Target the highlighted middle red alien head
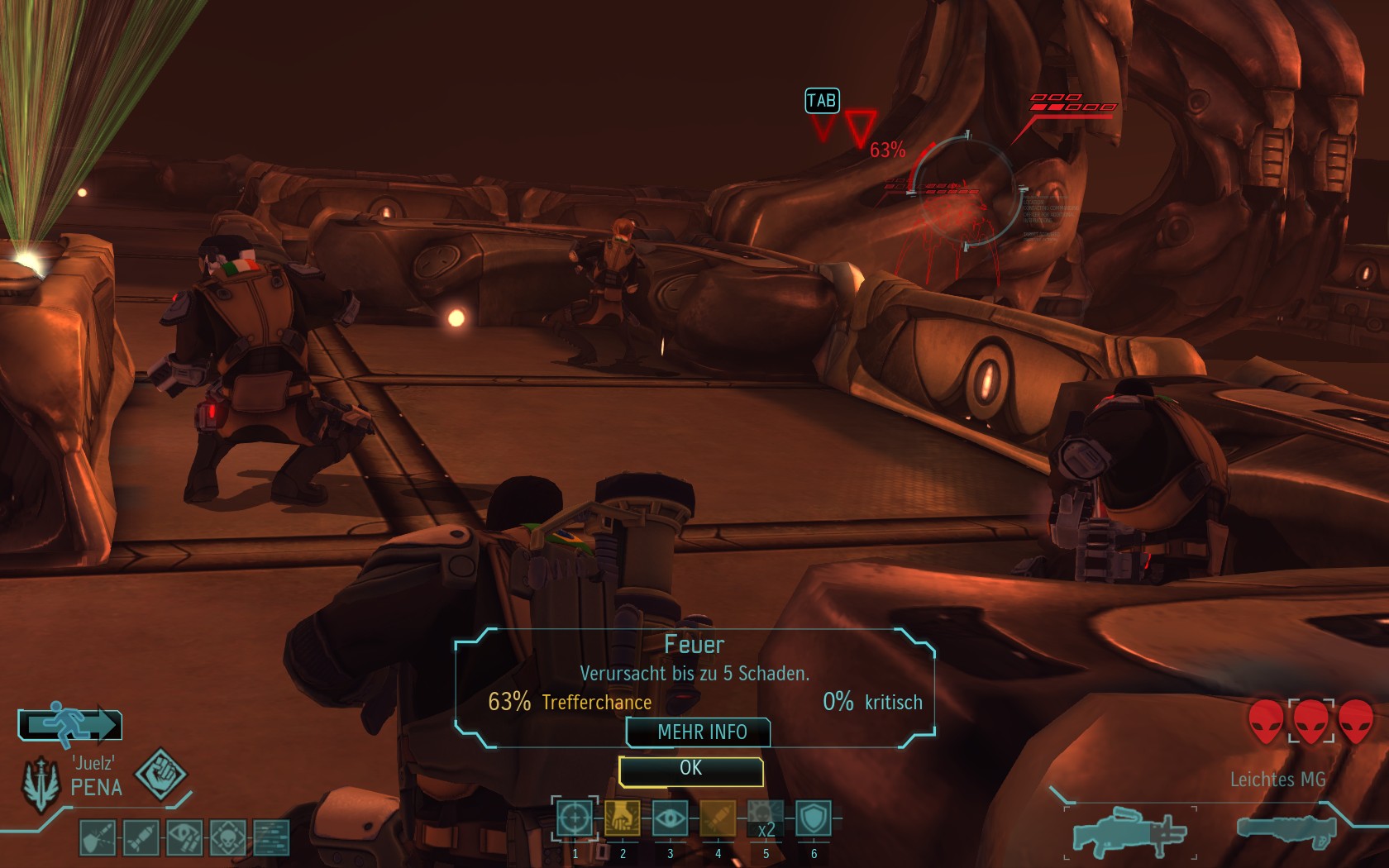The image size is (1389, 868). [1311, 720]
